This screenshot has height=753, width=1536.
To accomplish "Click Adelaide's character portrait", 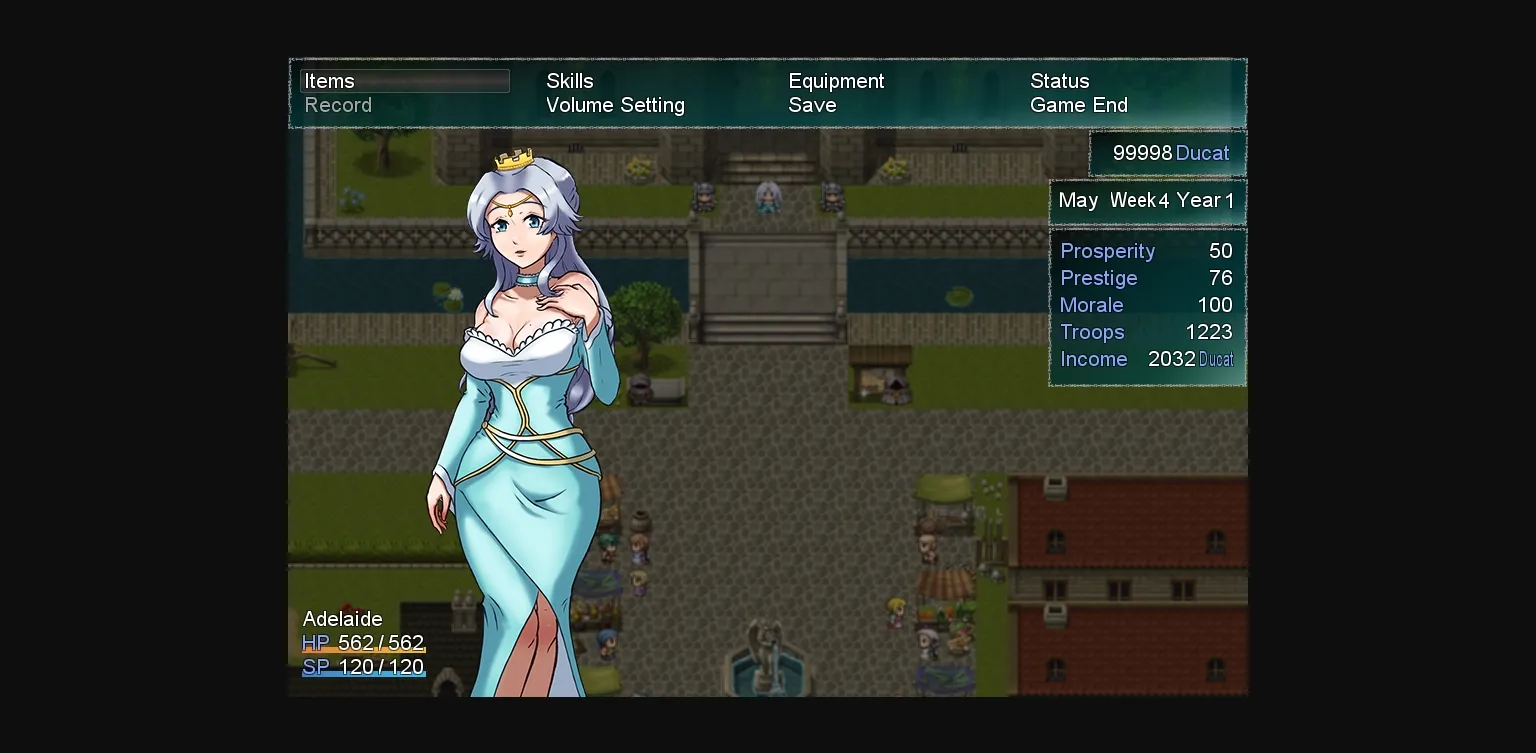I will click(x=520, y=400).
